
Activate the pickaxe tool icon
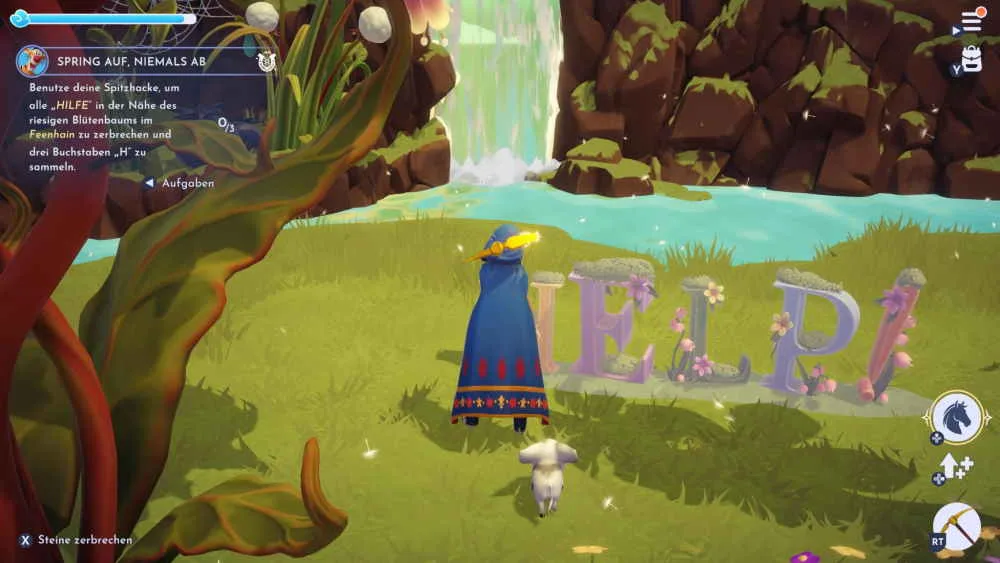point(956,526)
